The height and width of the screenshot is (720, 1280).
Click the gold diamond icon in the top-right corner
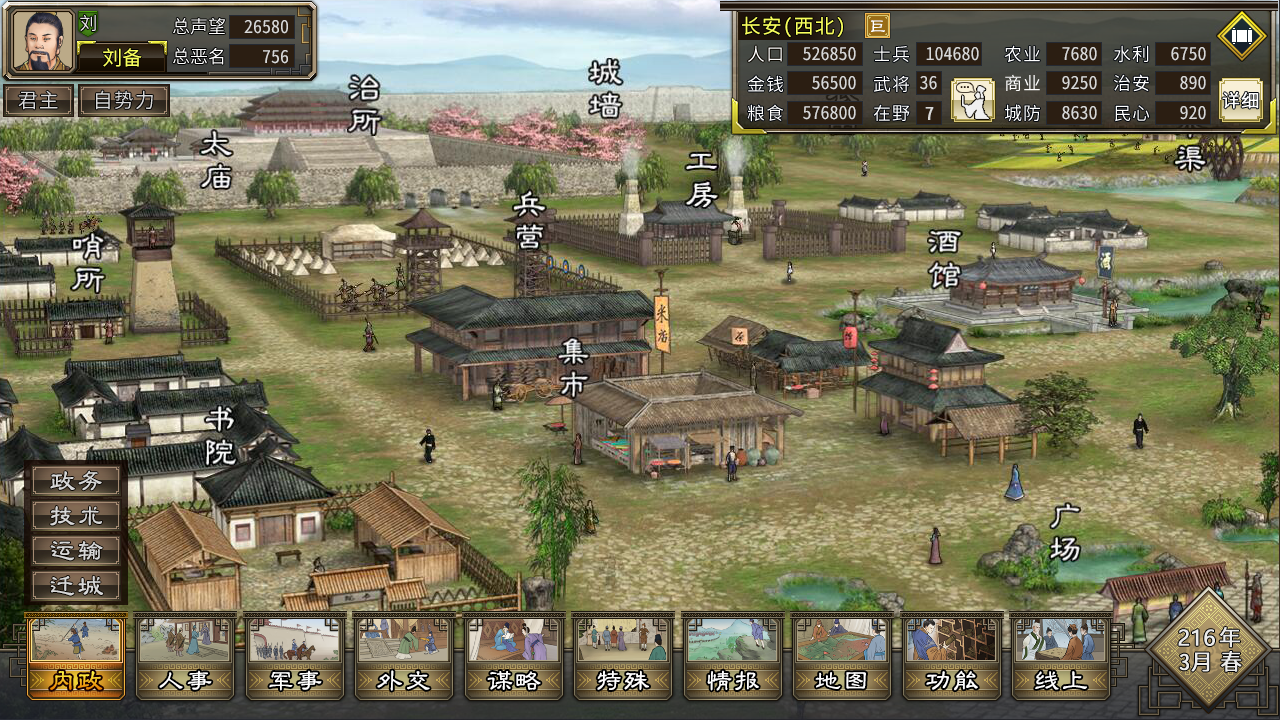1242,36
